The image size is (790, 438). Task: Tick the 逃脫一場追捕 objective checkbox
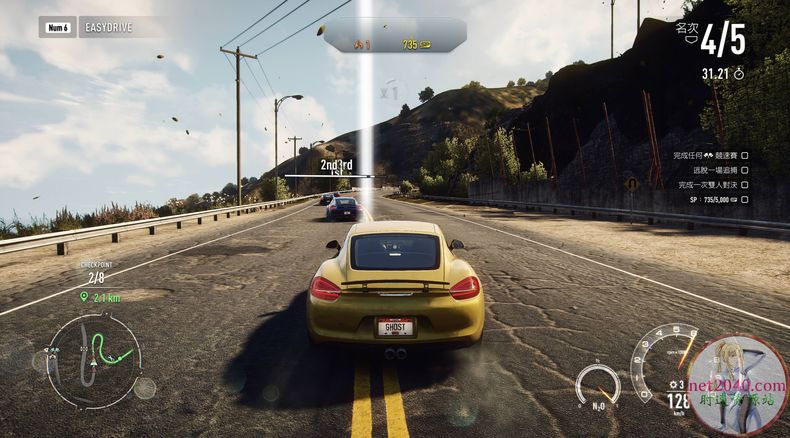[x=744, y=170]
